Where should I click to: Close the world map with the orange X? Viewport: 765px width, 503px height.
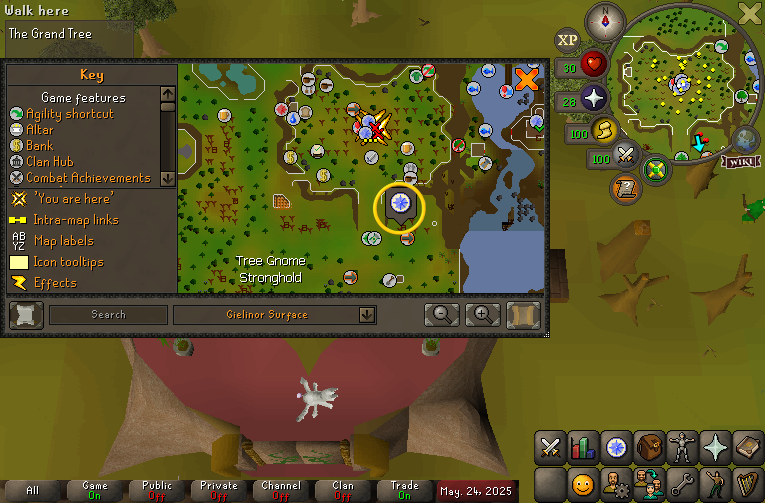[526, 79]
